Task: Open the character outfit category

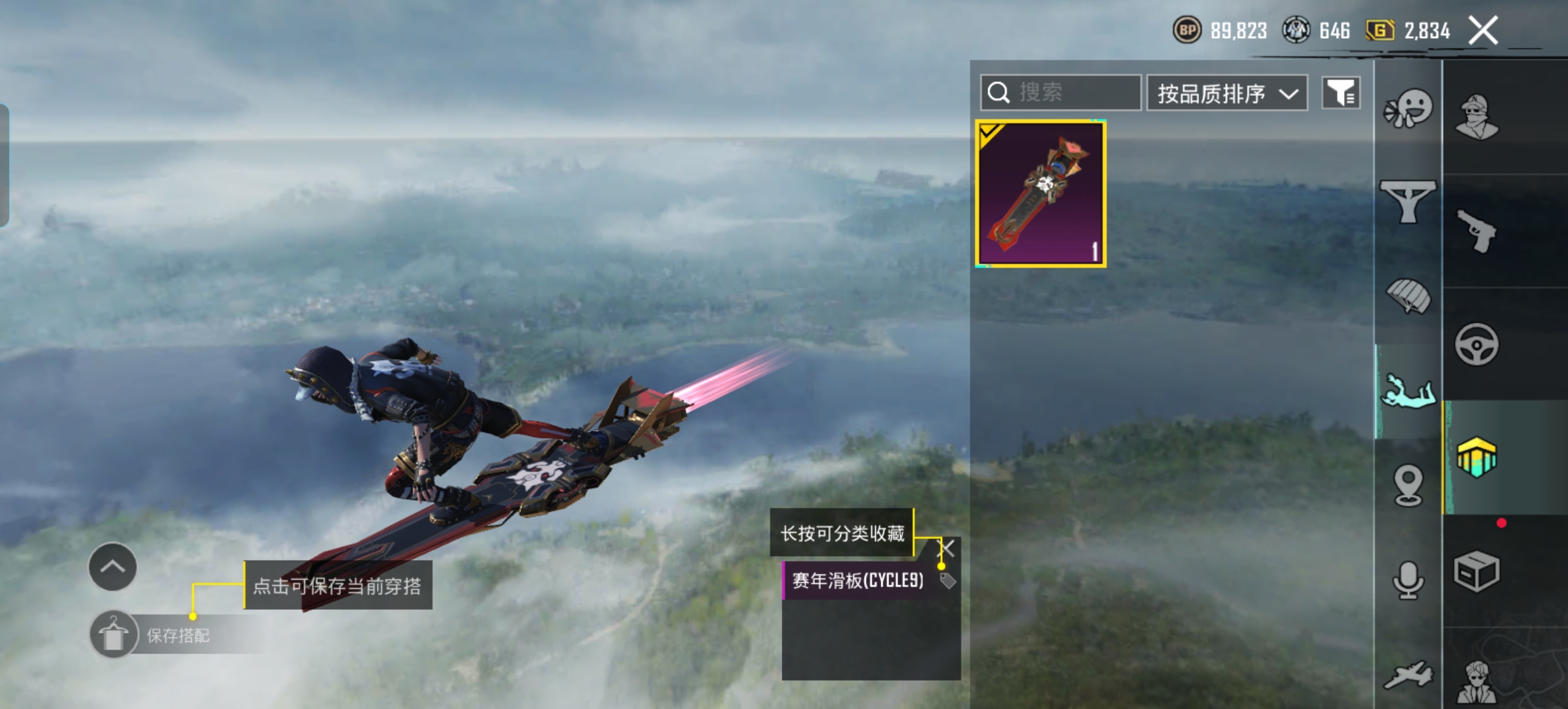Action: coord(1476,118)
